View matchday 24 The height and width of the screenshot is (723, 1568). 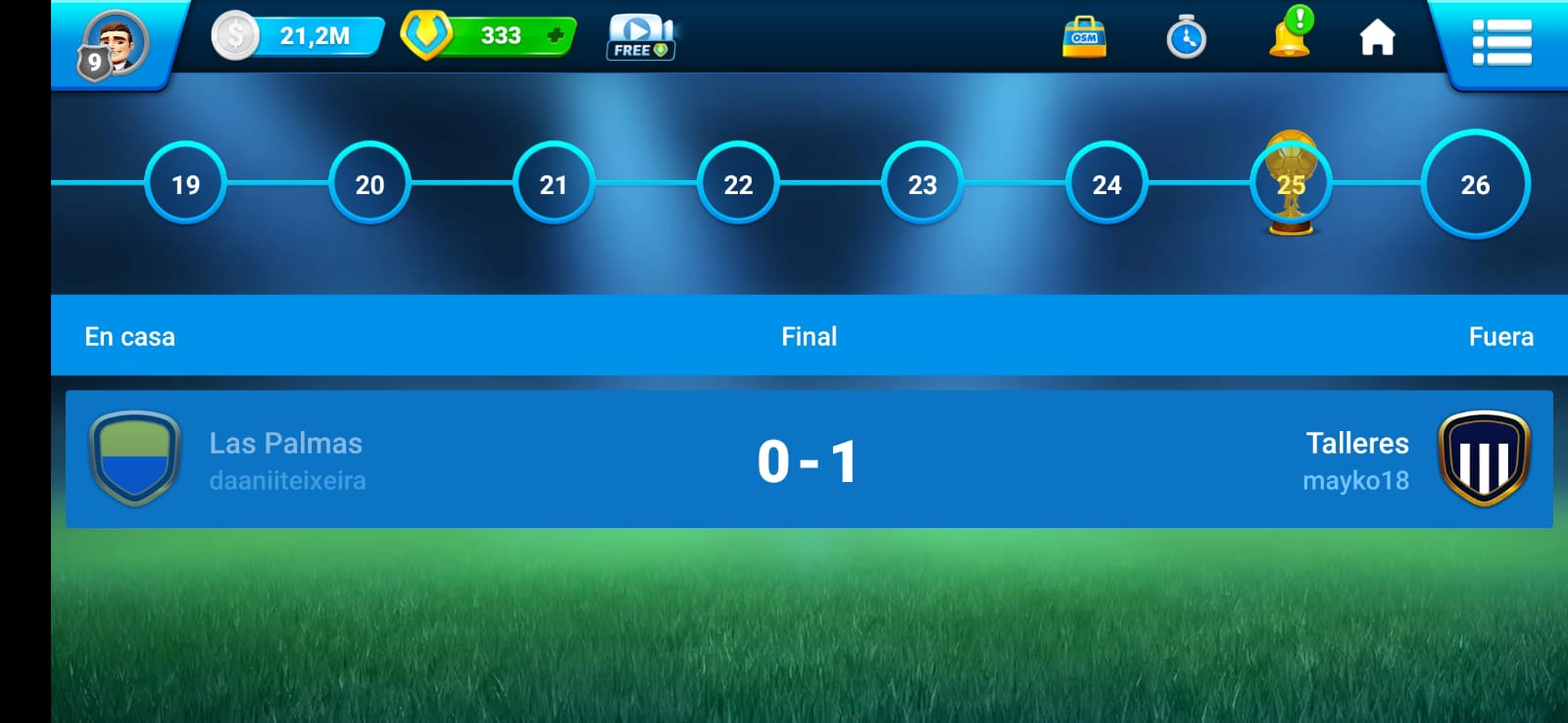1106,183
